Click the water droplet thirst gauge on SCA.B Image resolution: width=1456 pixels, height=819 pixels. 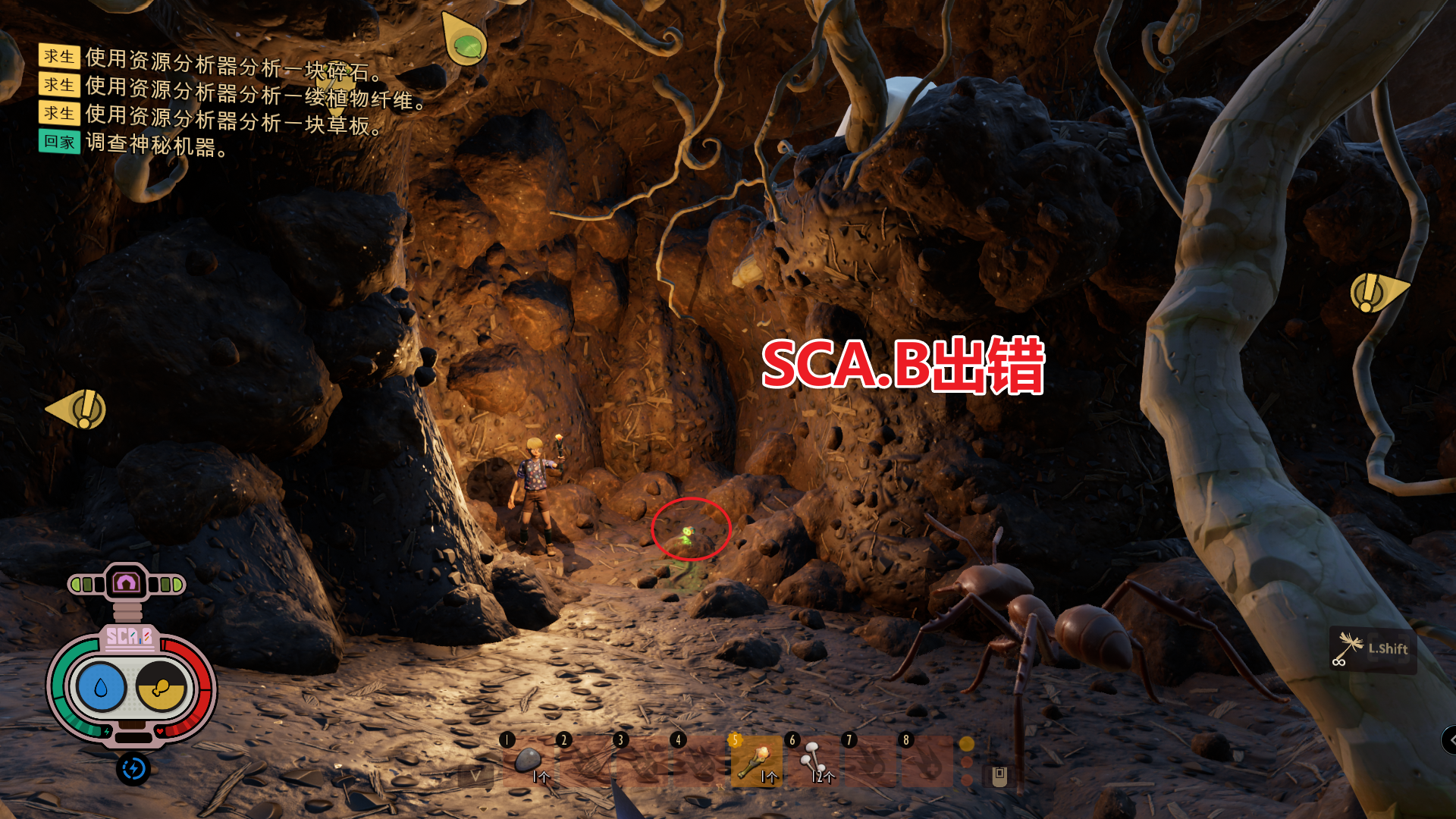(x=102, y=686)
